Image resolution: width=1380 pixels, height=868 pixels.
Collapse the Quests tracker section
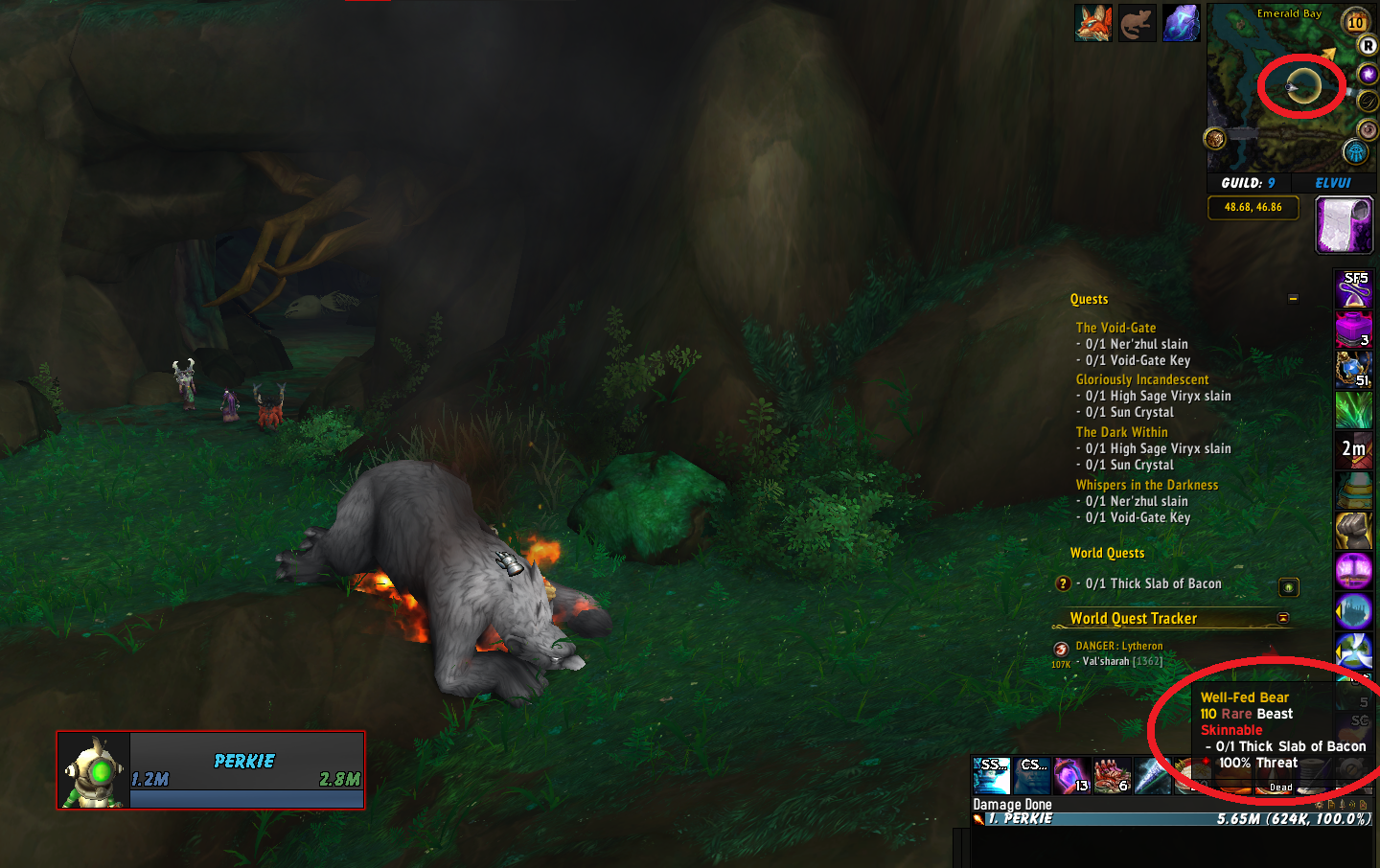click(1293, 299)
